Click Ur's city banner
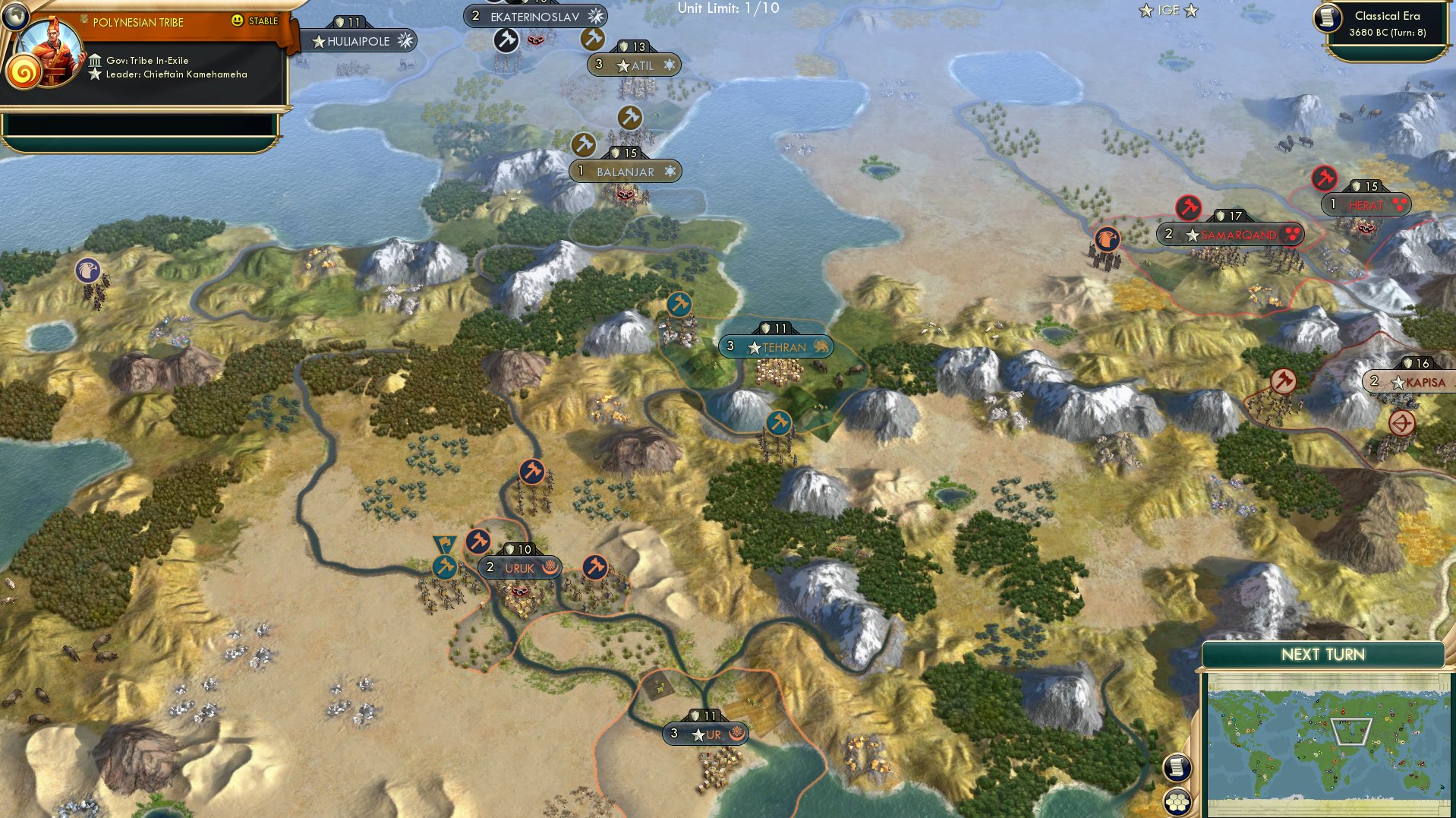Screen dimensions: 1456x818 (706, 734)
